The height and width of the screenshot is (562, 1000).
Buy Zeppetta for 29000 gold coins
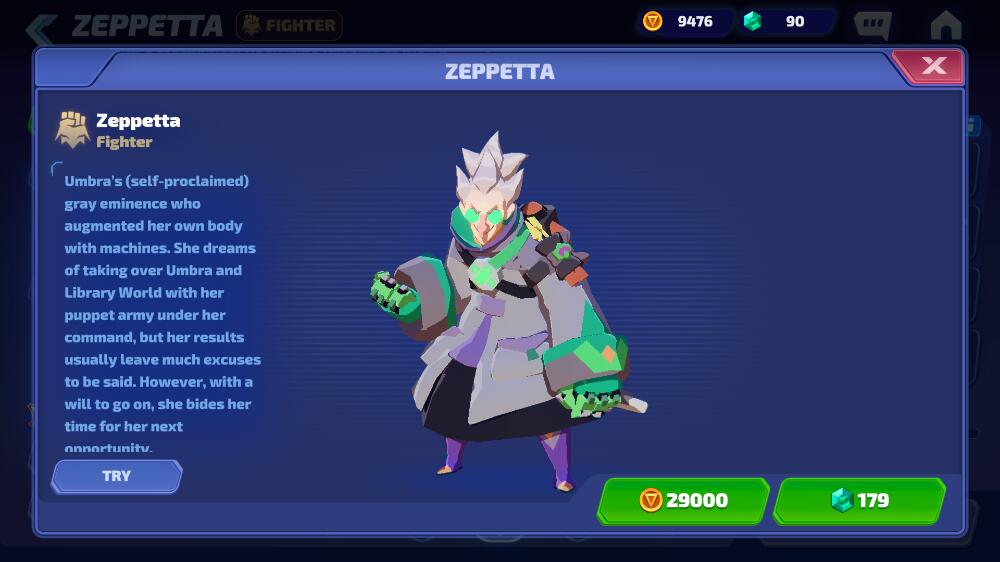684,500
